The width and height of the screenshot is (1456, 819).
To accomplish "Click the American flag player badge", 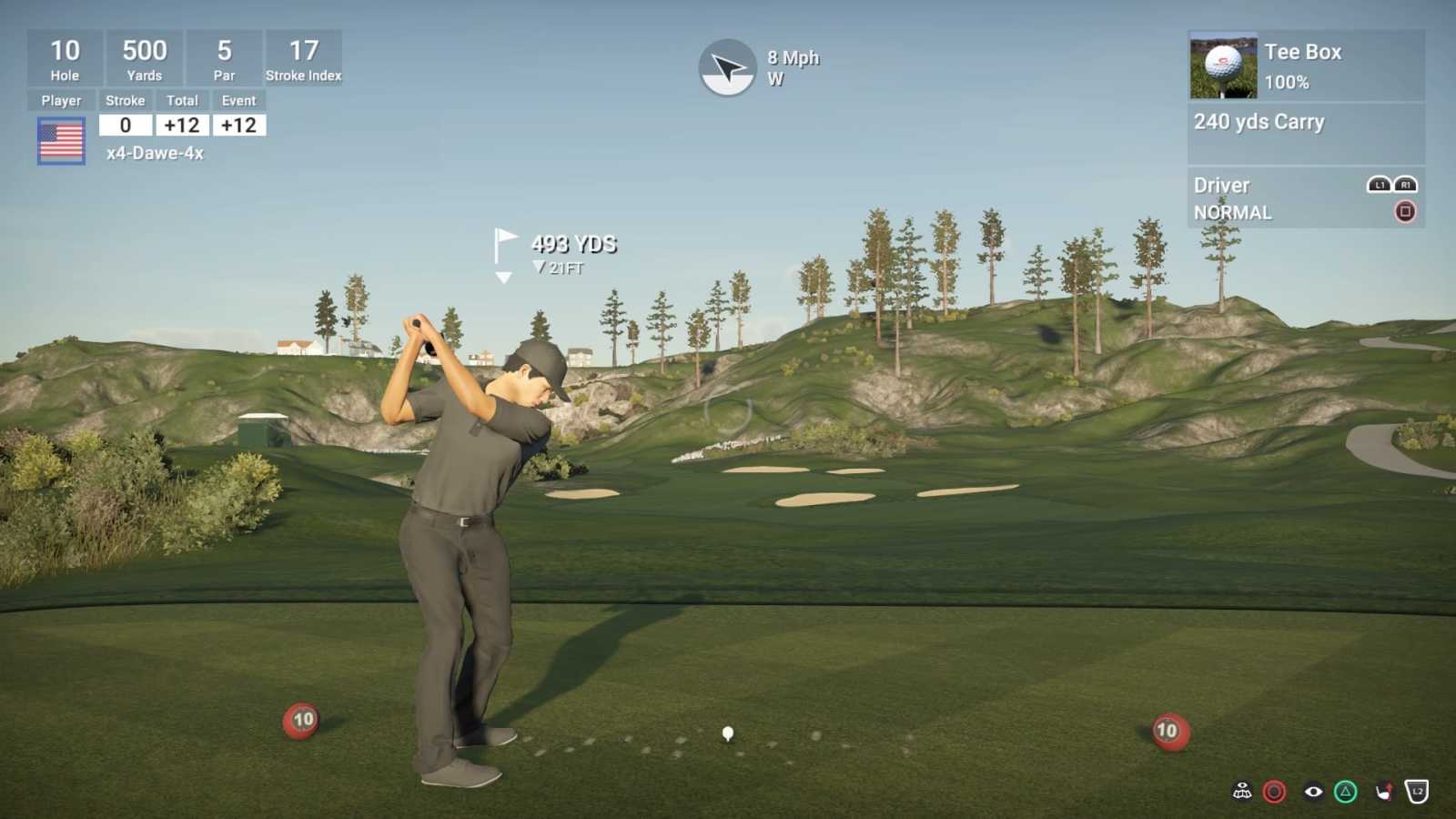I will (x=62, y=139).
